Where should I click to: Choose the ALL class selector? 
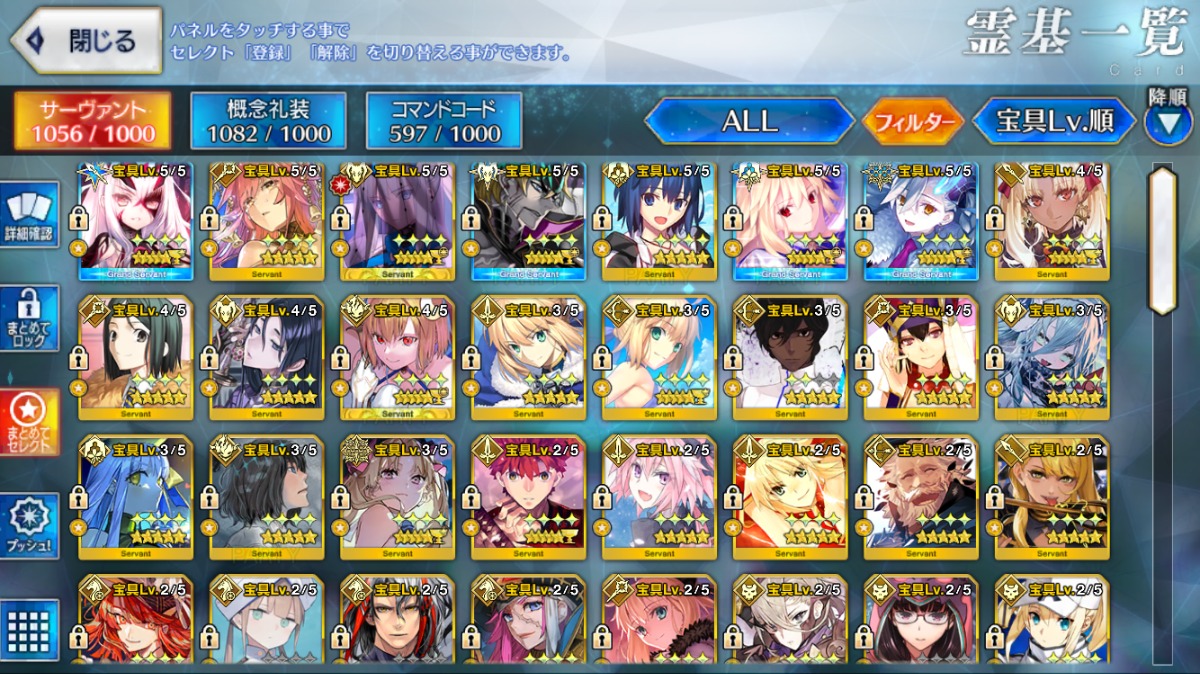click(749, 122)
